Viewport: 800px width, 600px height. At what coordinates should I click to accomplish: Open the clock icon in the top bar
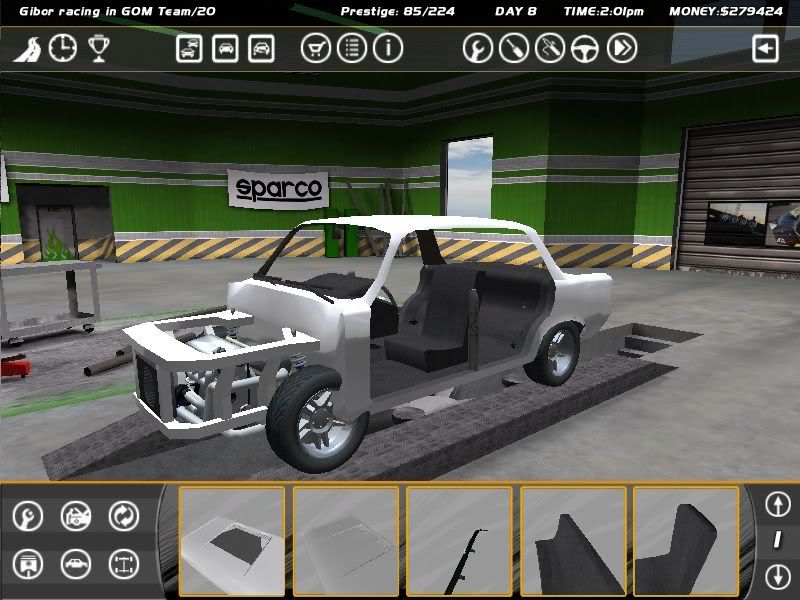[62, 48]
